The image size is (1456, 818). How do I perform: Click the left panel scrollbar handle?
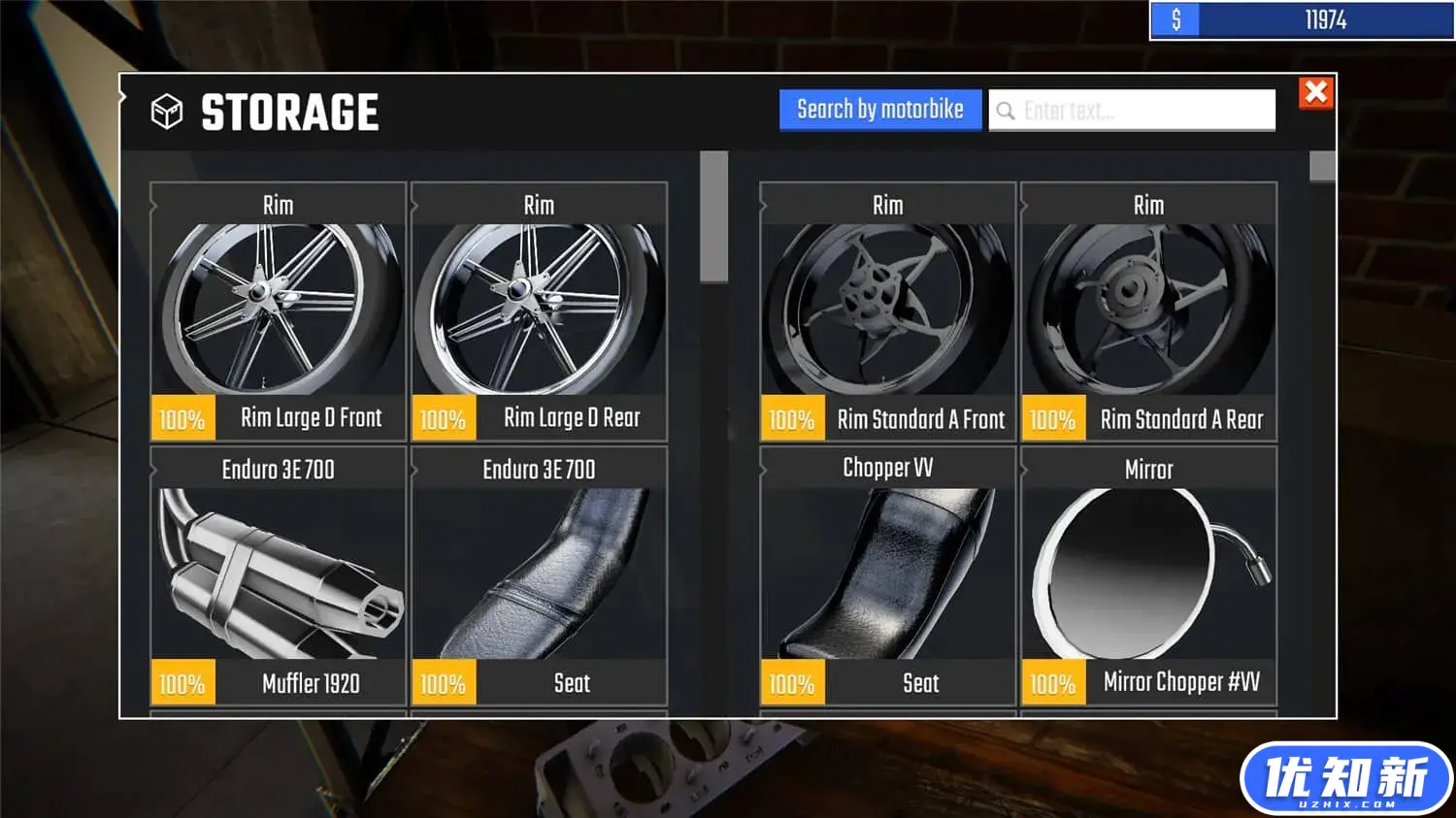pyautogui.click(x=713, y=216)
